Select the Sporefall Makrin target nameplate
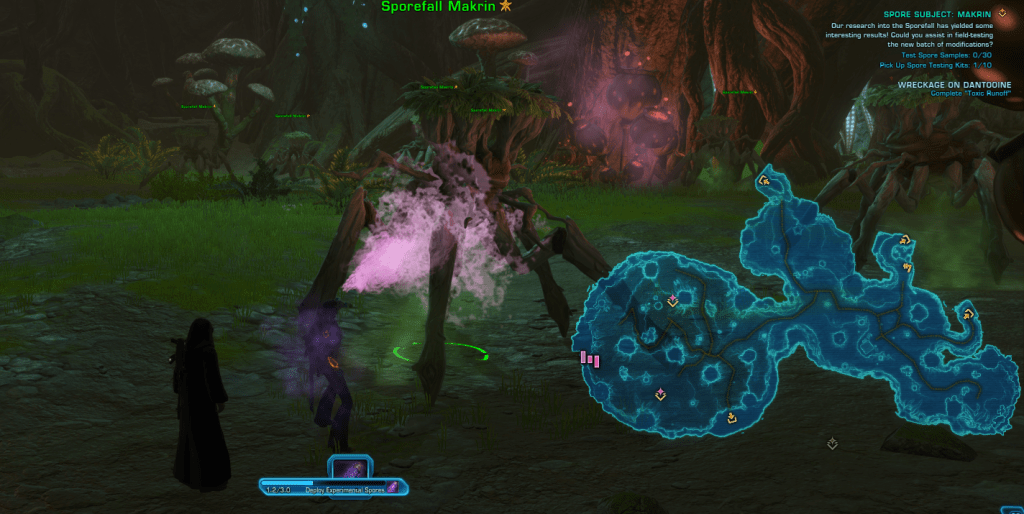Image resolution: width=1024 pixels, height=514 pixels. tap(439, 7)
